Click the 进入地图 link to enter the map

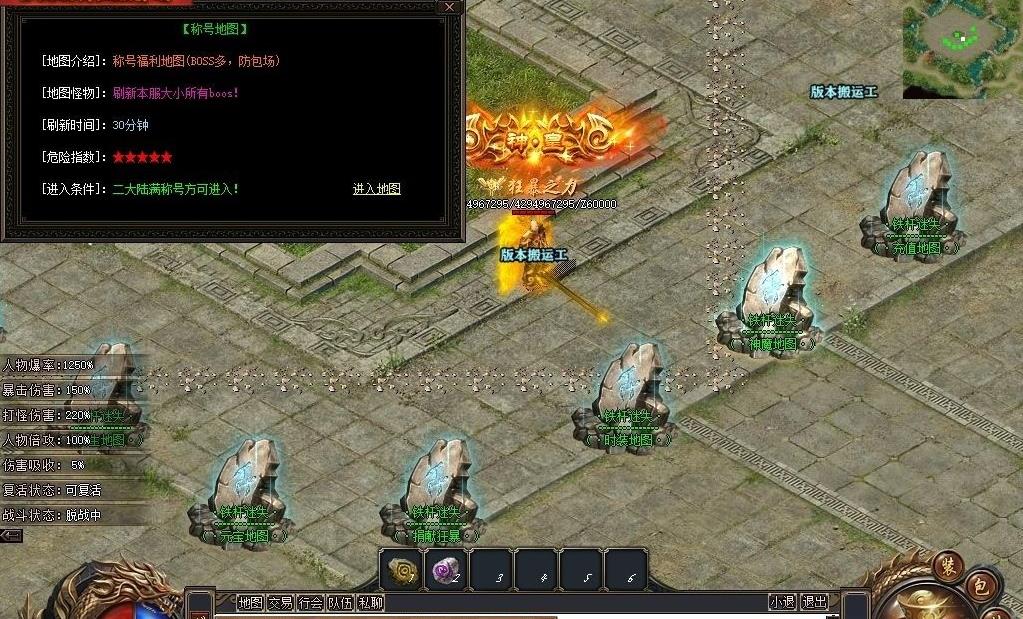pyautogui.click(x=376, y=188)
